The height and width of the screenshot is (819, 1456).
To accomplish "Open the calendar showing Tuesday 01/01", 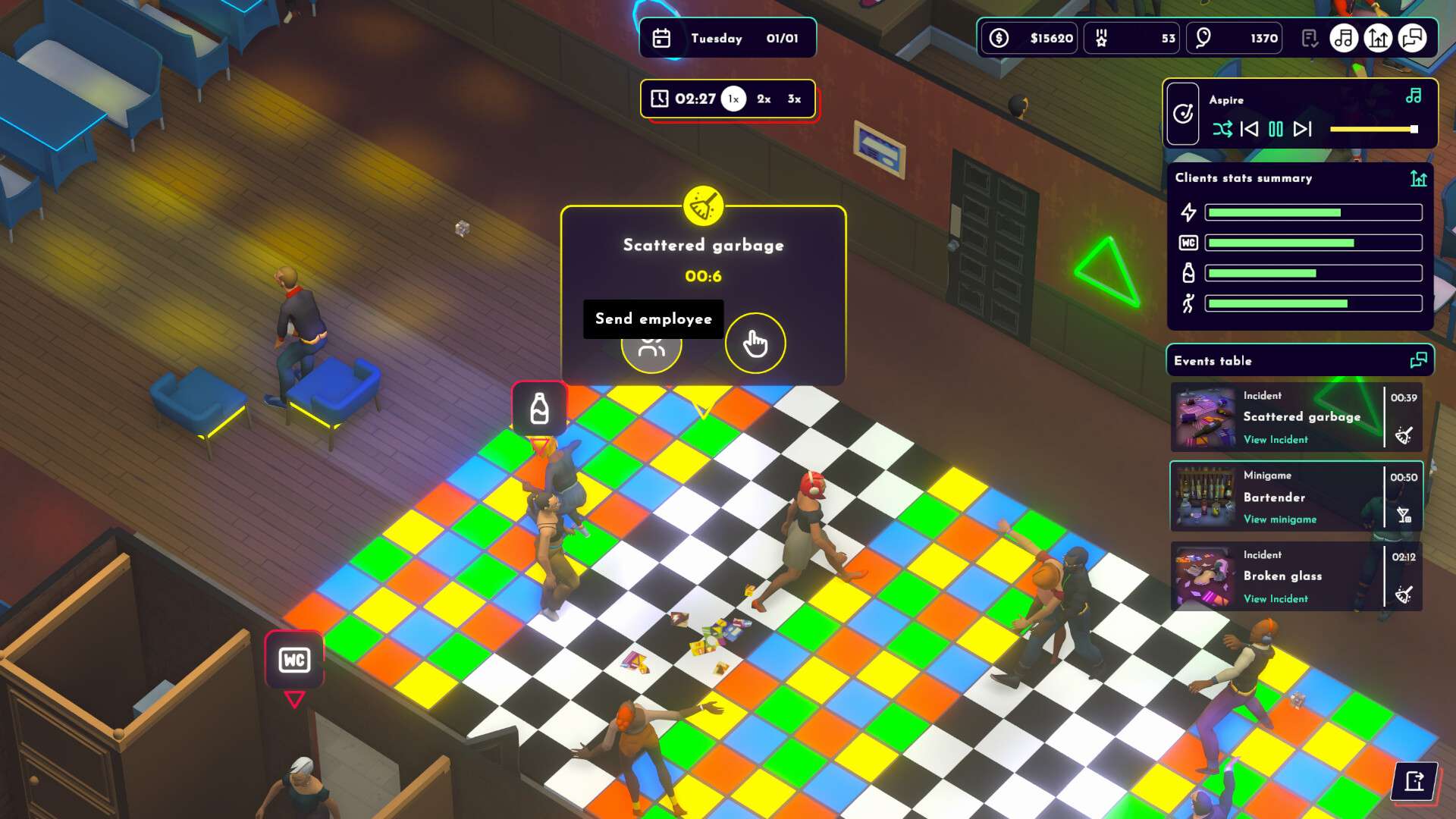I will [661, 37].
